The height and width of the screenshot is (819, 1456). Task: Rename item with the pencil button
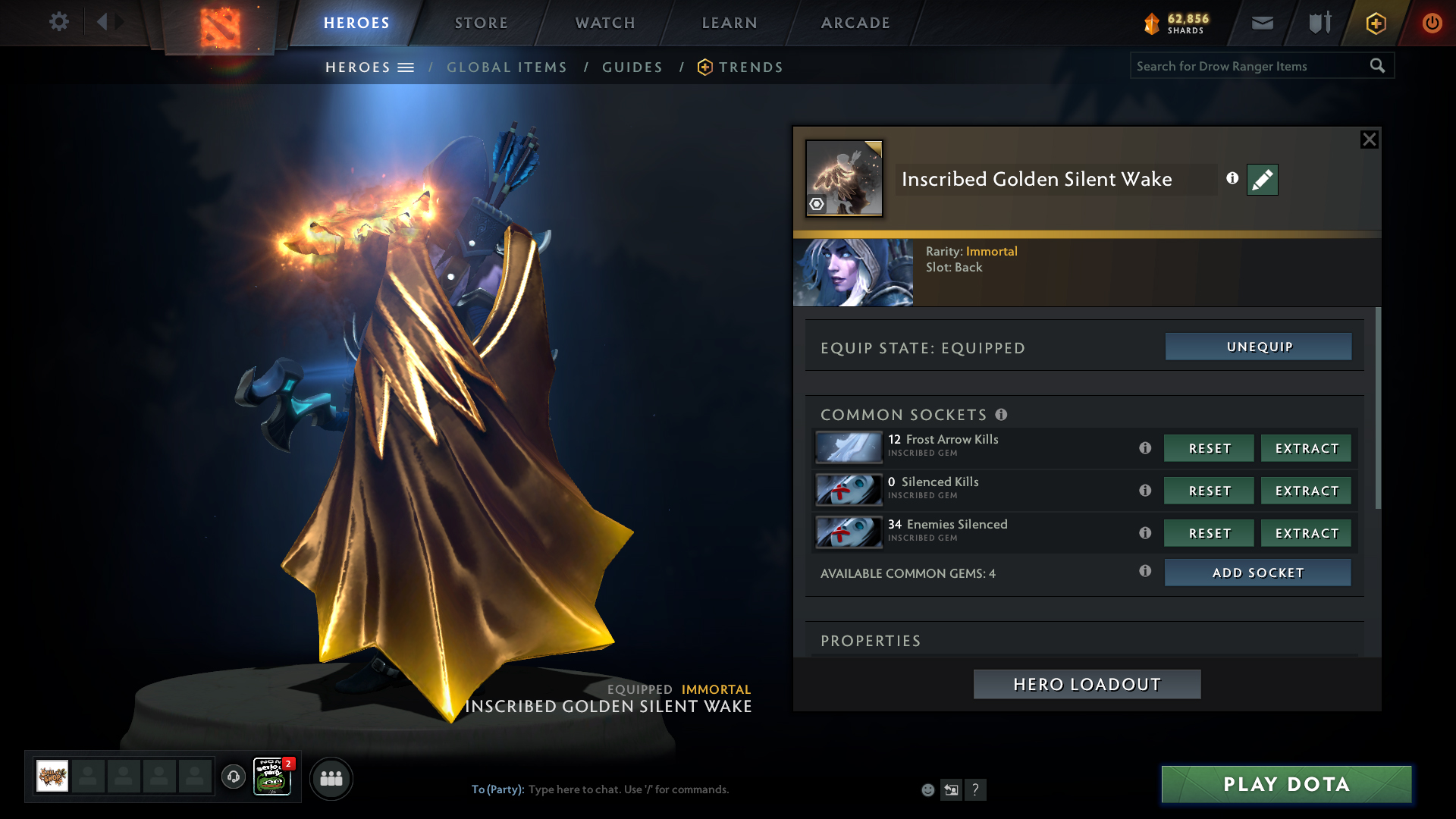(1262, 180)
